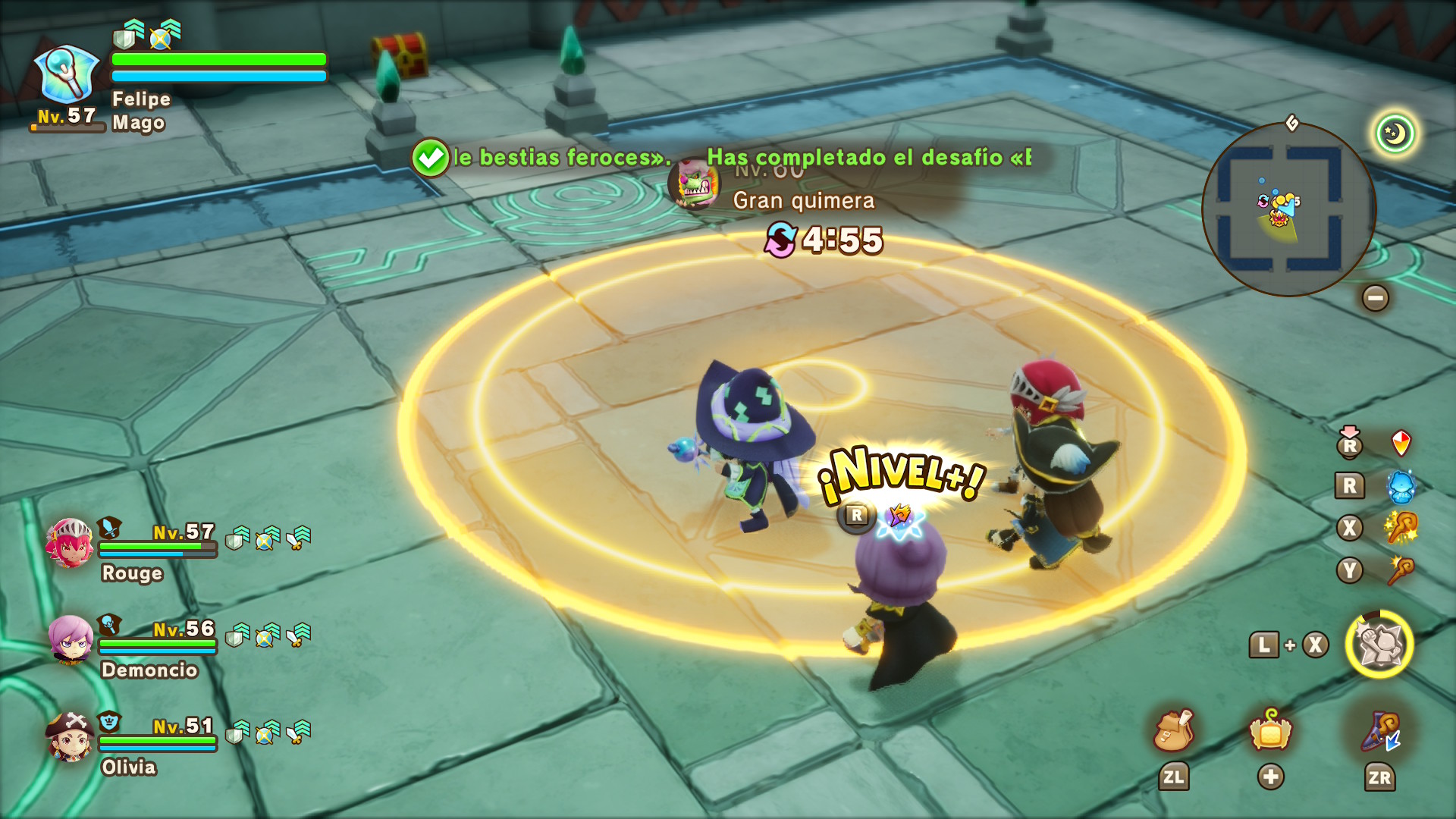The height and width of the screenshot is (819, 1456).
Task: Select party member Olivia's portrait
Action: (x=70, y=736)
